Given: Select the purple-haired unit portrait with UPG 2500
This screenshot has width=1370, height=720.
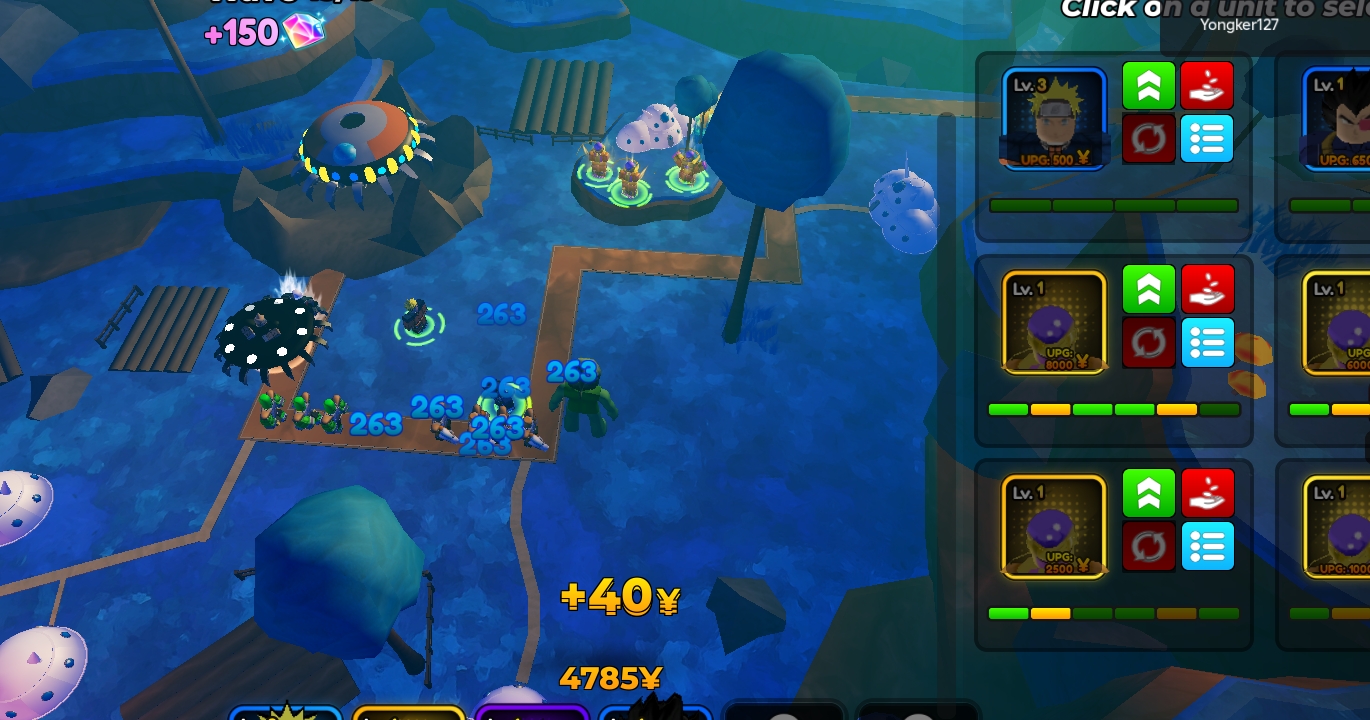Looking at the screenshot, I should 1054,526.
